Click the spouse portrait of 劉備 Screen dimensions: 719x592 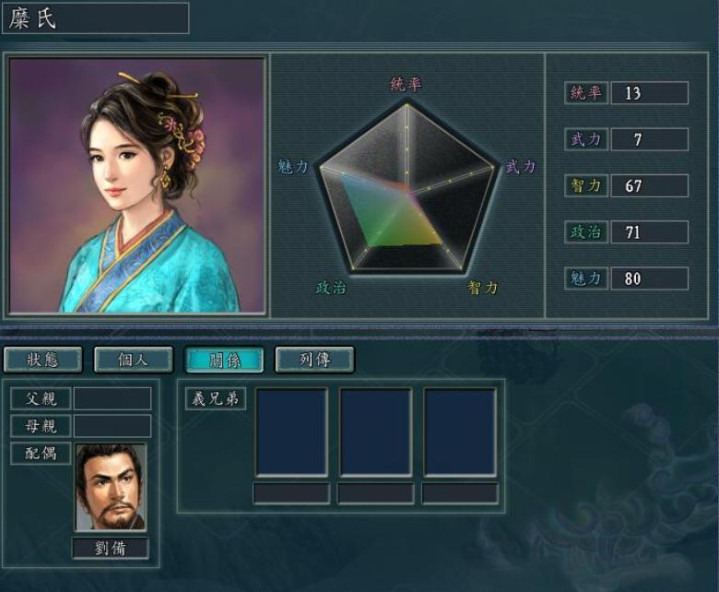click(110, 487)
